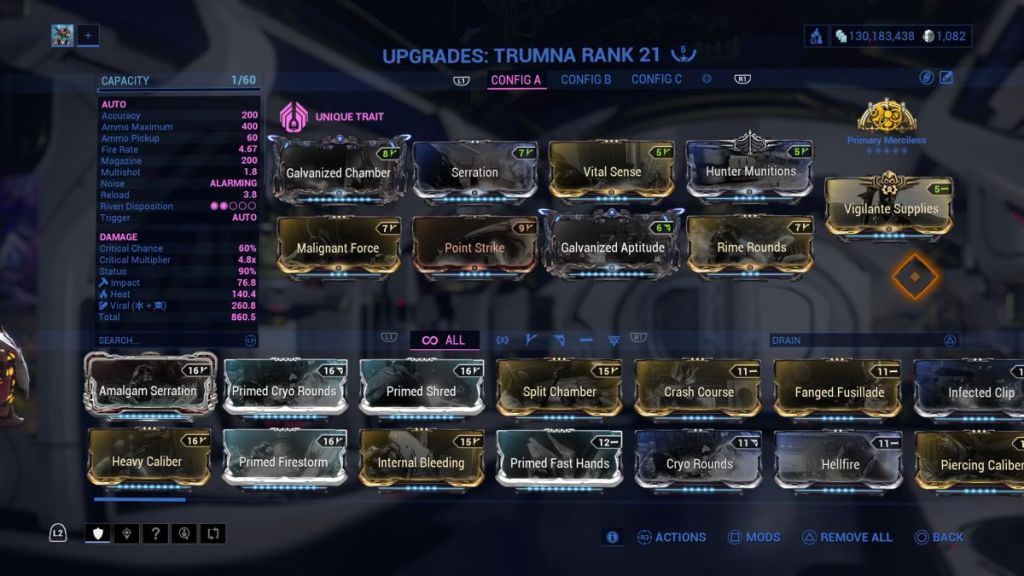Viewport: 1024px width, 576px height.
Task: Select the Point Strike mod
Action: [x=475, y=246]
